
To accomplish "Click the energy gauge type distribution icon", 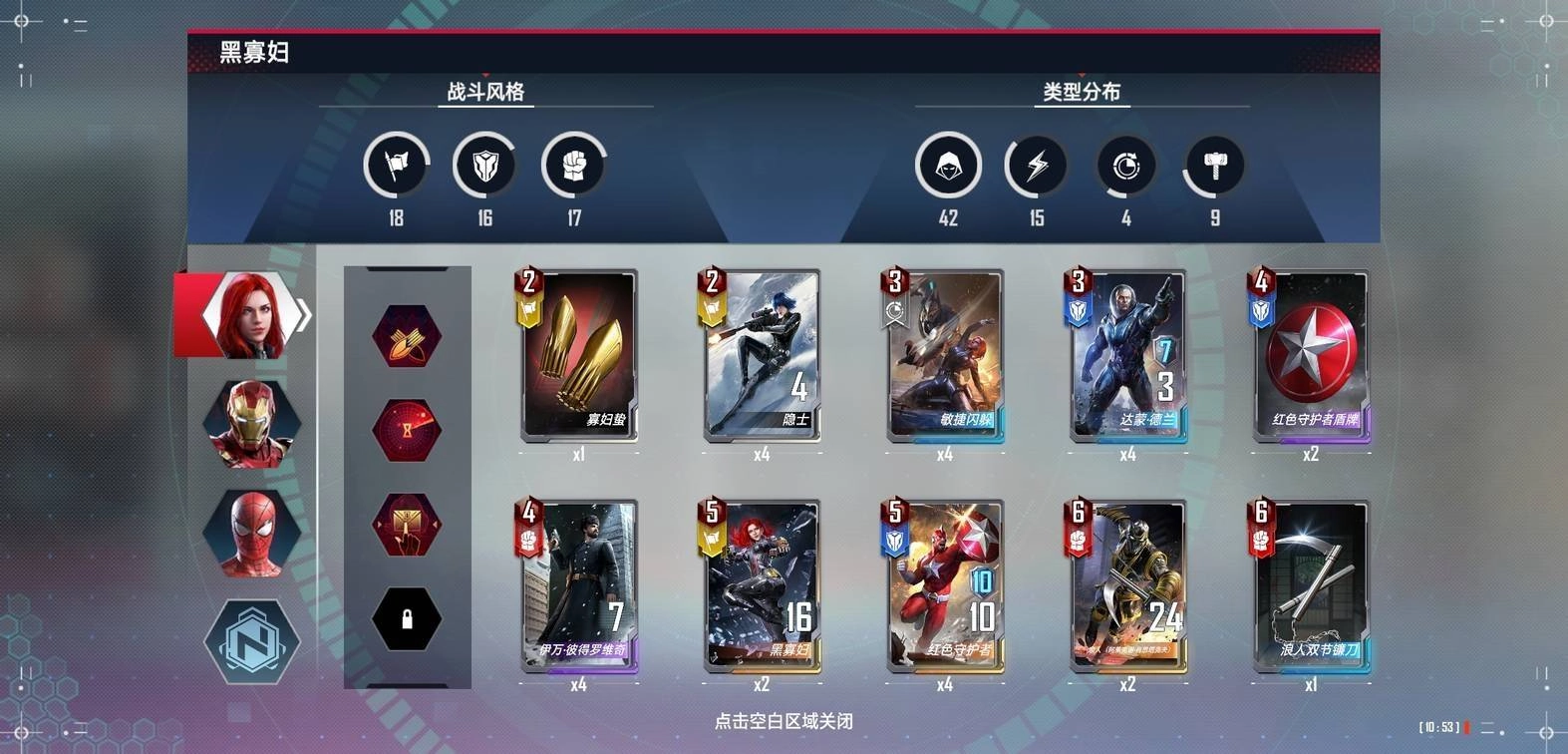I will (x=1125, y=166).
